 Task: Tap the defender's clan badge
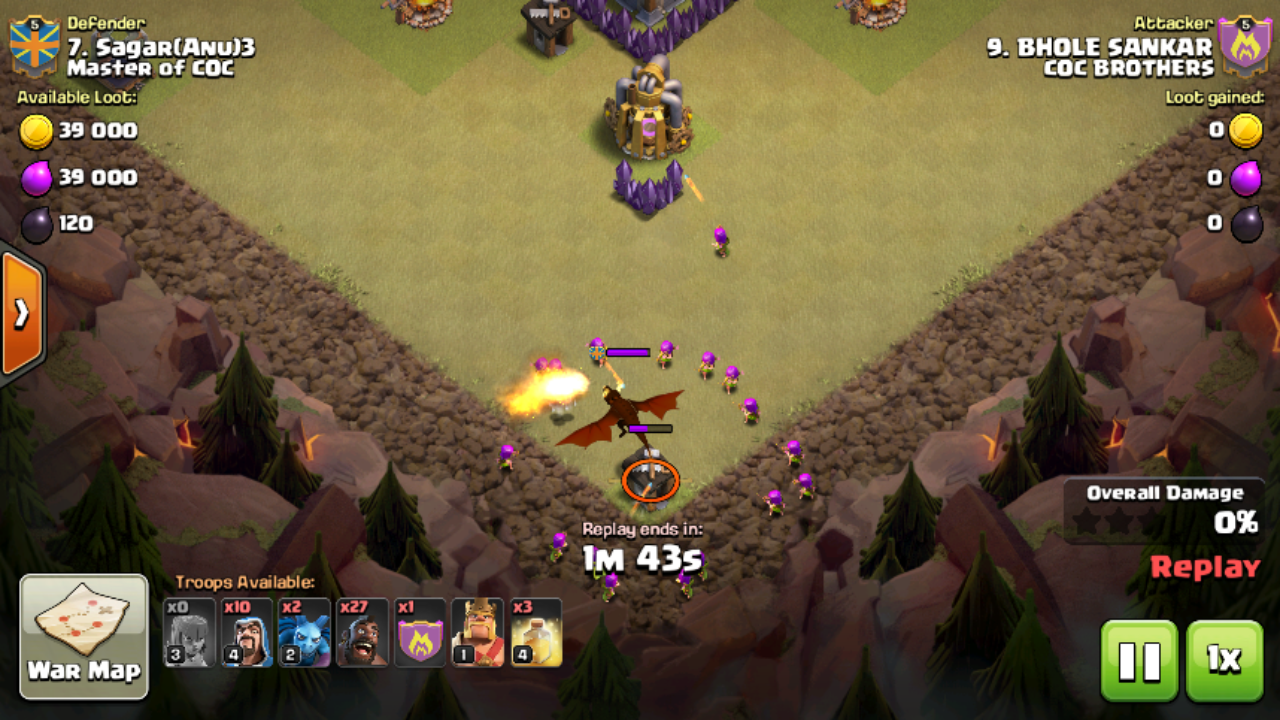[34, 46]
